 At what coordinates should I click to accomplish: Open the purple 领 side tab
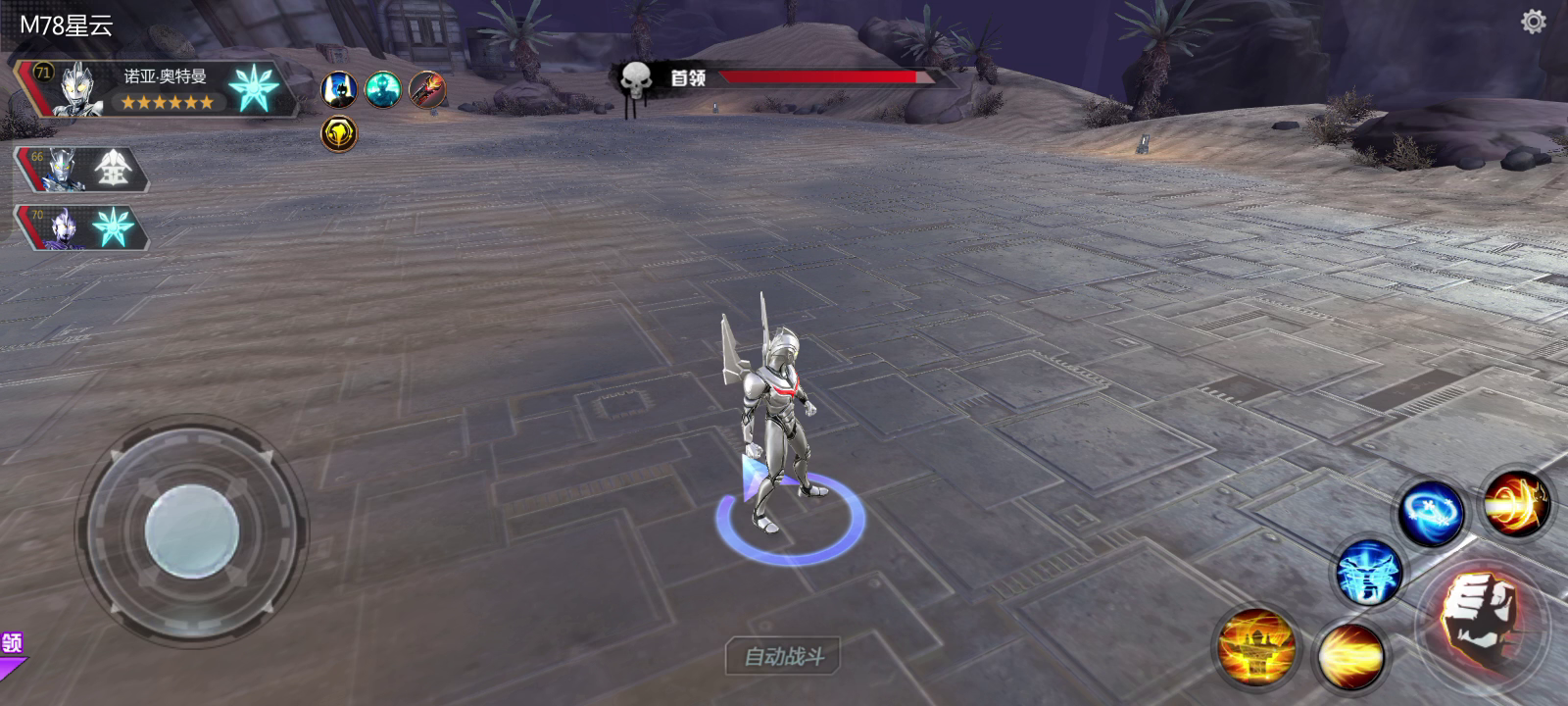click(x=12, y=644)
